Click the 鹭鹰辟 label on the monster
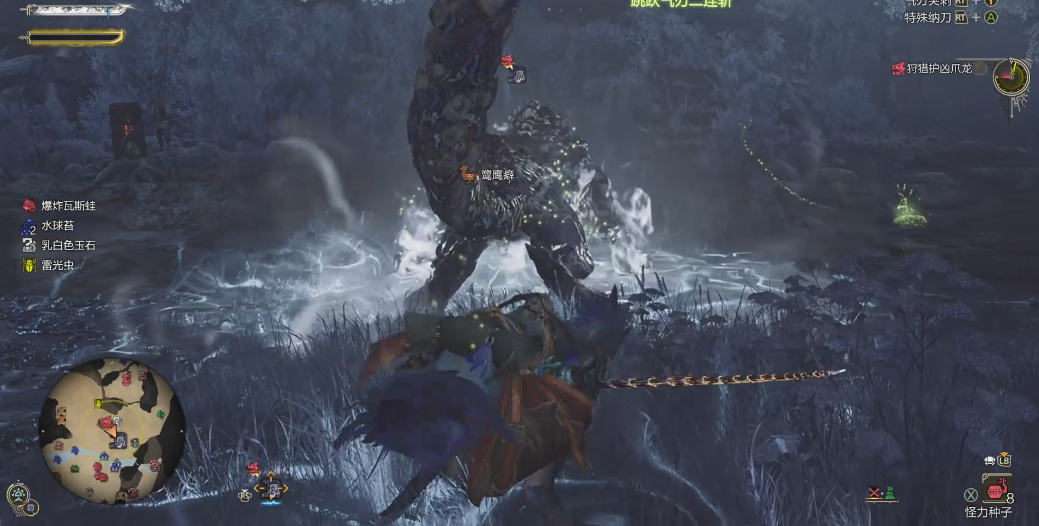The width and height of the screenshot is (1039, 526). 496,175
